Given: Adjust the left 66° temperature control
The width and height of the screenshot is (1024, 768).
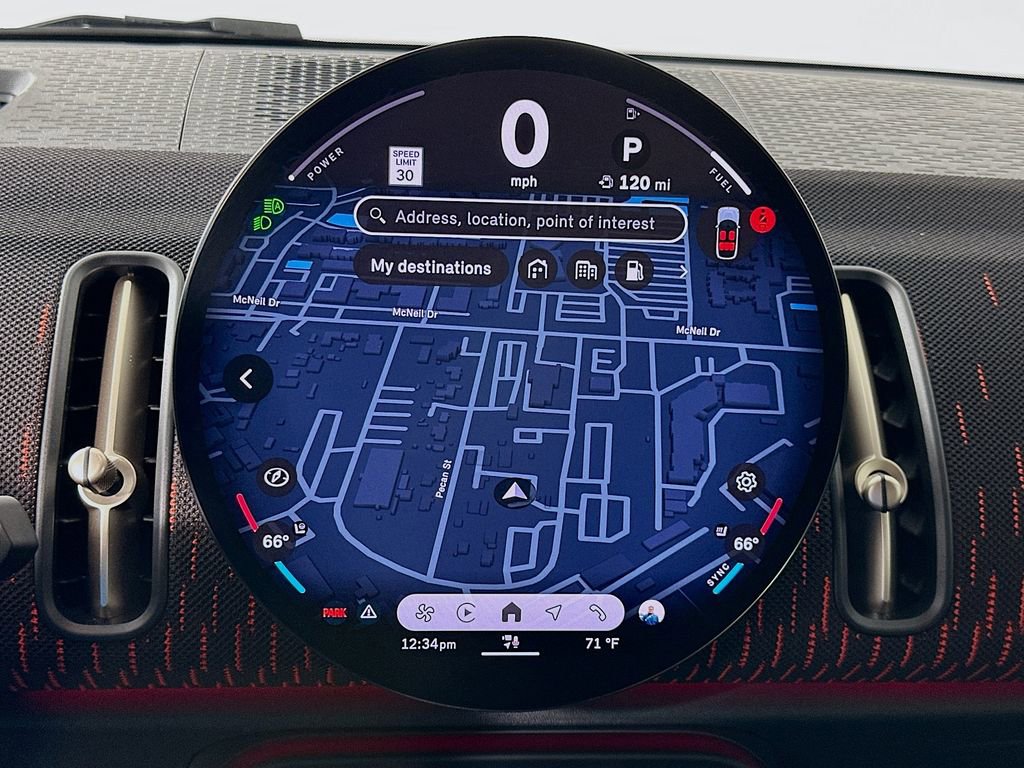Looking at the screenshot, I should [x=274, y=542].
